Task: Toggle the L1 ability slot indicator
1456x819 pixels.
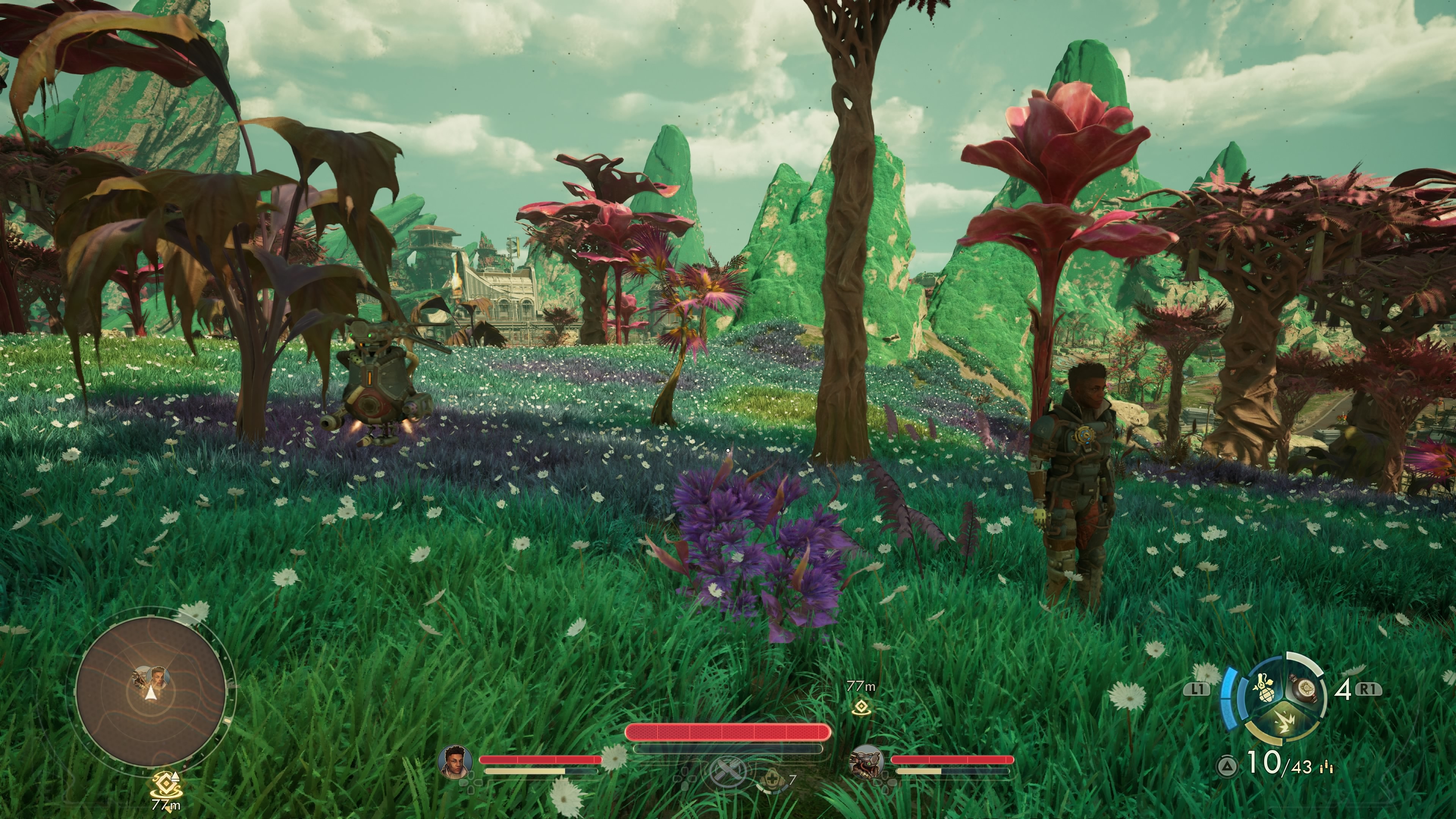Action: click(x=1197, y=688)
